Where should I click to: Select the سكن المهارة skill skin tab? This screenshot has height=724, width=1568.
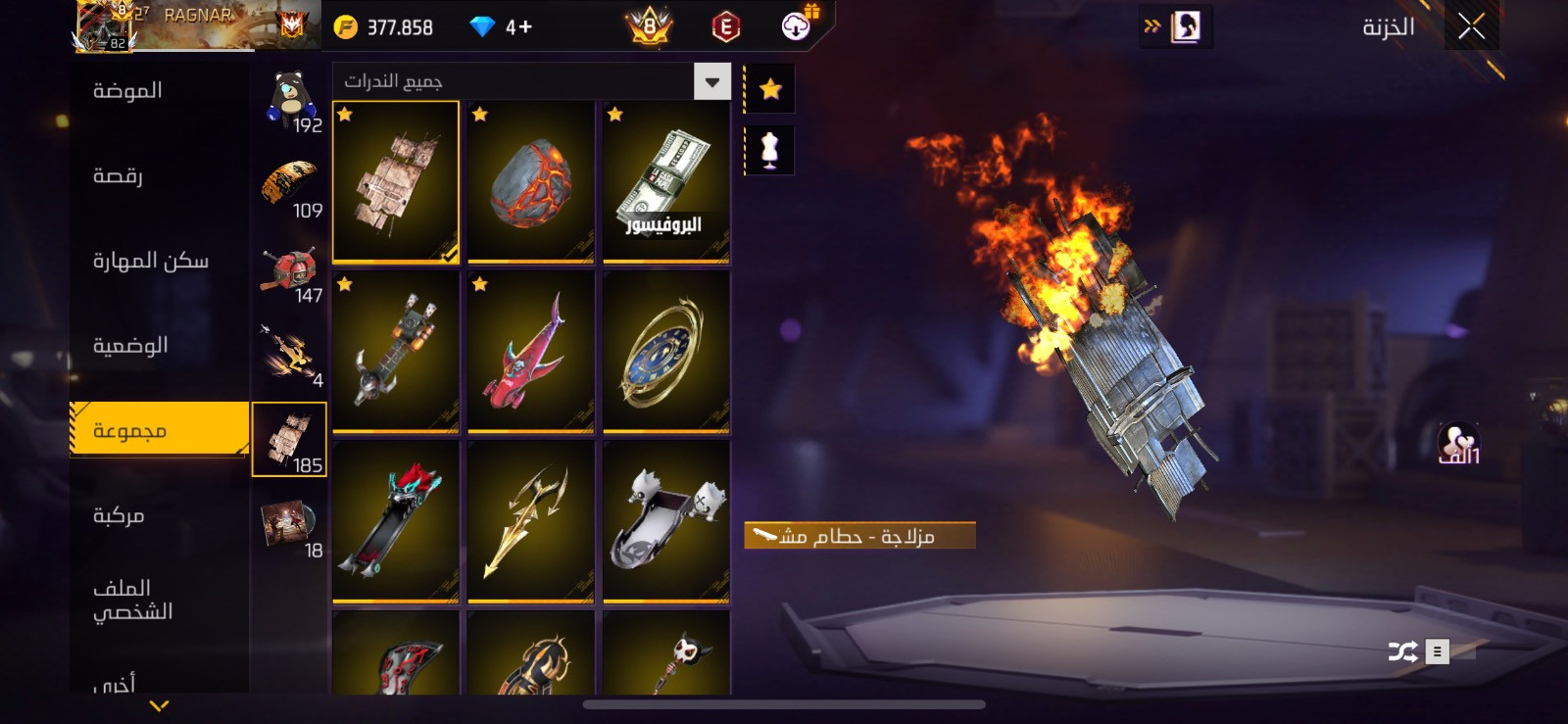(150, 261)
